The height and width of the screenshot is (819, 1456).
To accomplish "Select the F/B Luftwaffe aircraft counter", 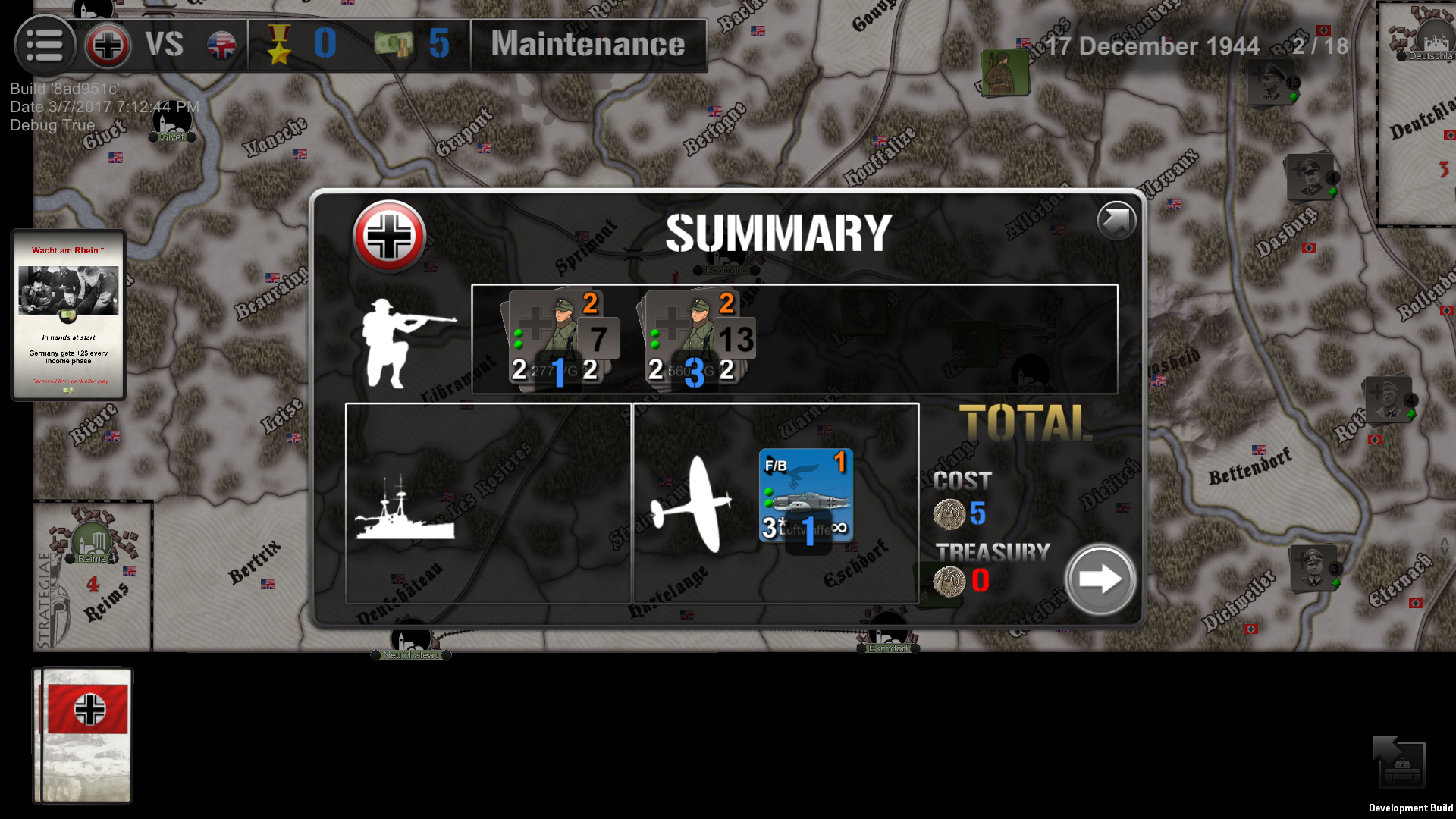I will [x=805, y=493].
